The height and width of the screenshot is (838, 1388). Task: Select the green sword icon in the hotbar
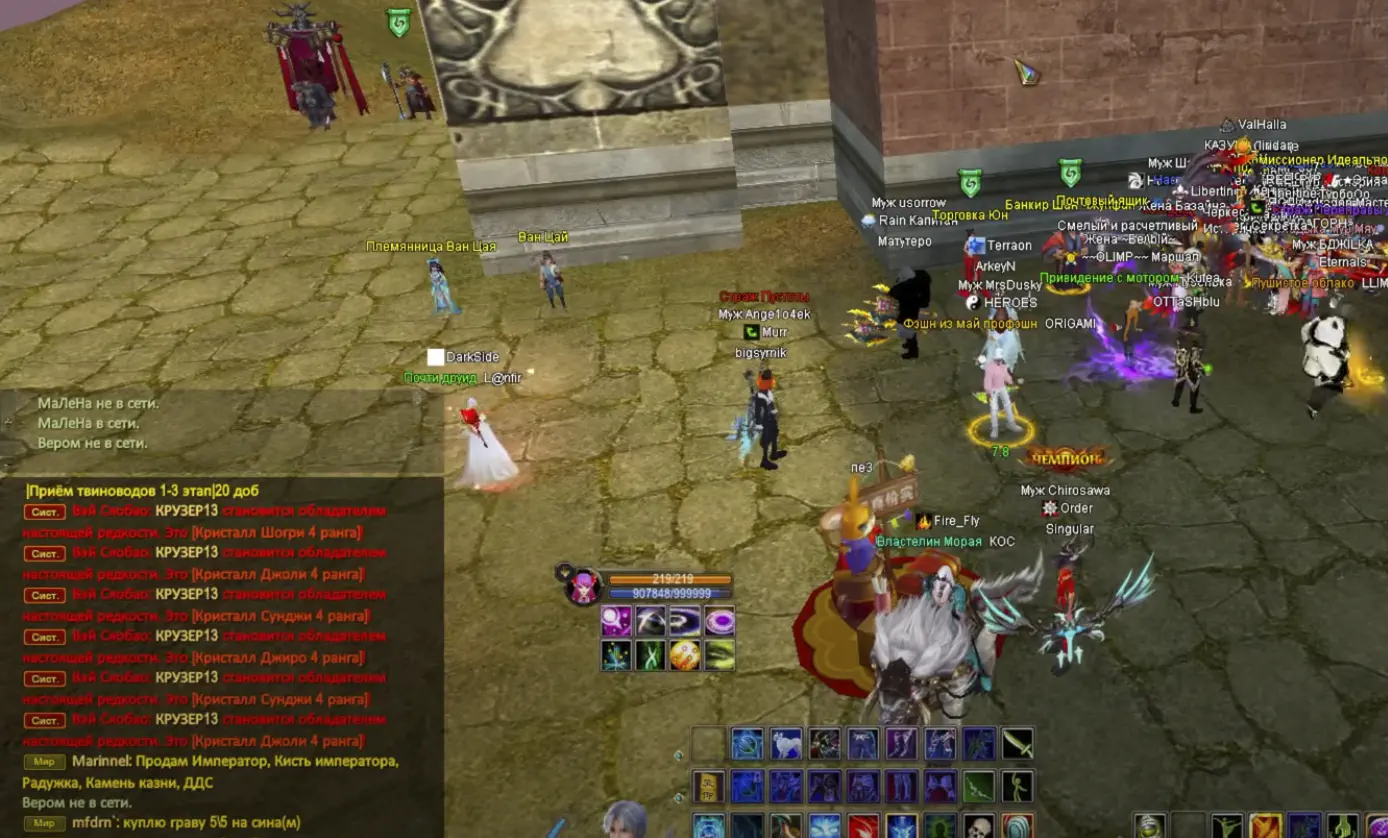[x=1017, y=744]
